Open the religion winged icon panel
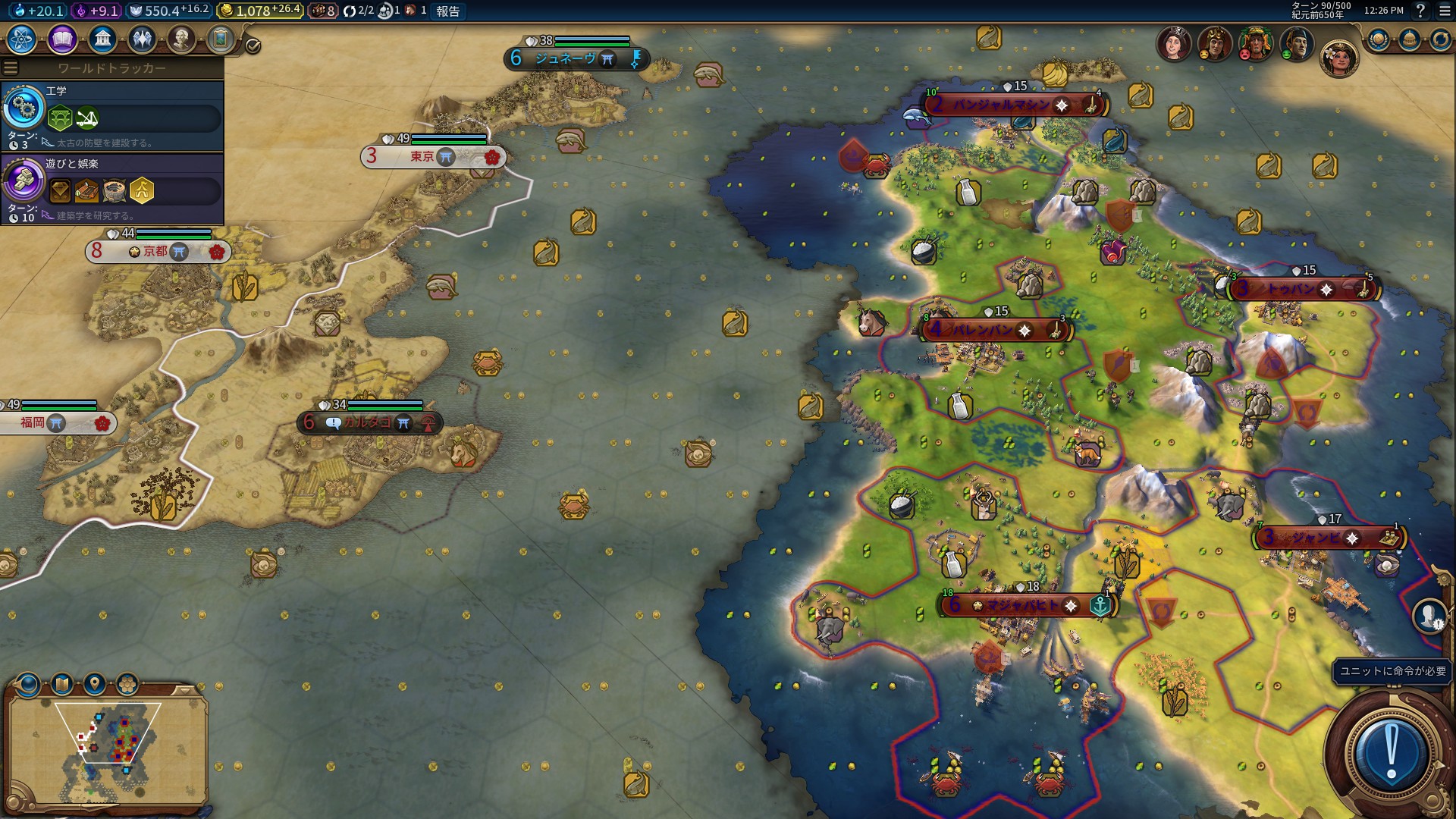This screenshot has width=1456, height=819. coord(142,39)
